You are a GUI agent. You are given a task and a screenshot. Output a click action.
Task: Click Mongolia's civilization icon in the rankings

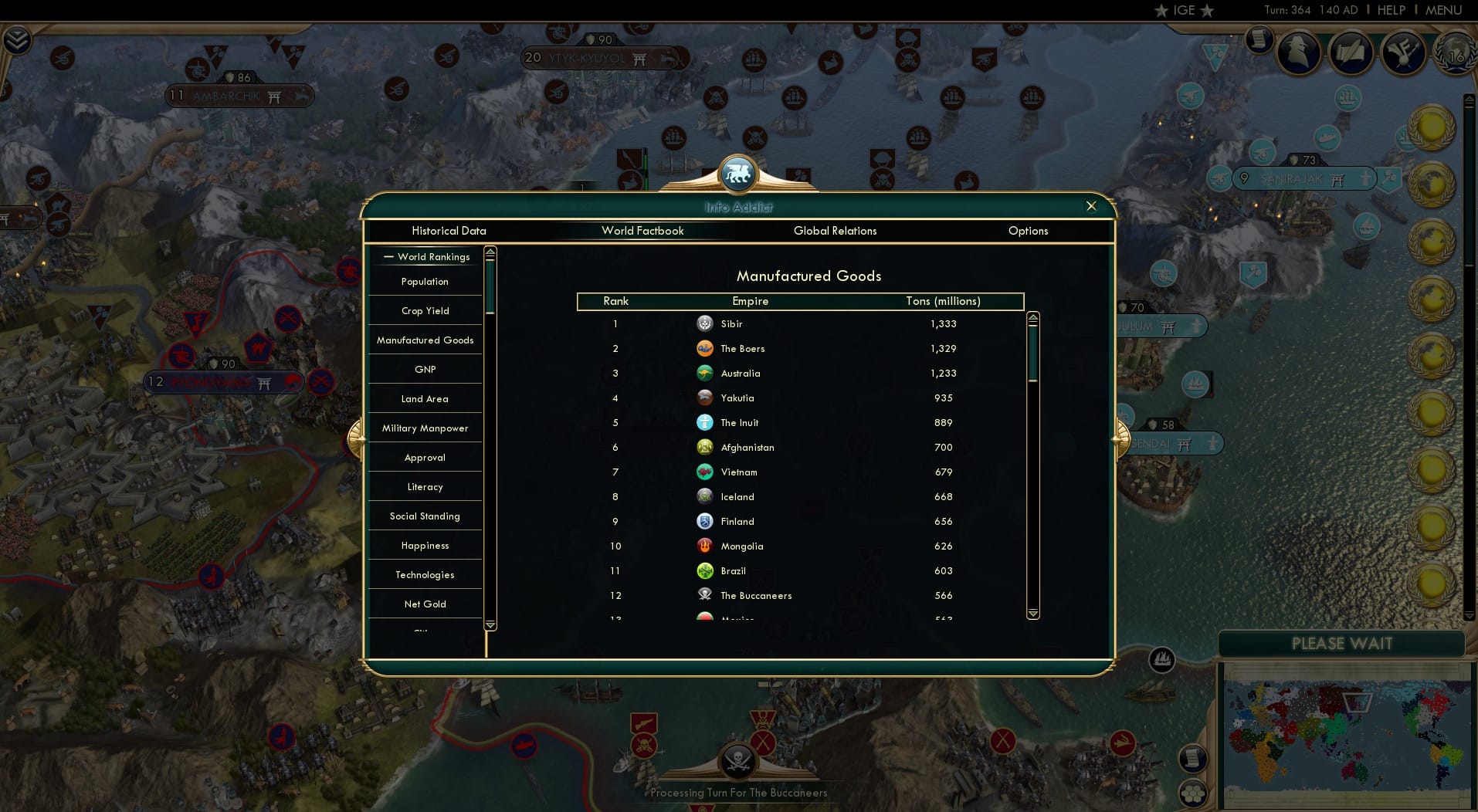pos(705,546)
